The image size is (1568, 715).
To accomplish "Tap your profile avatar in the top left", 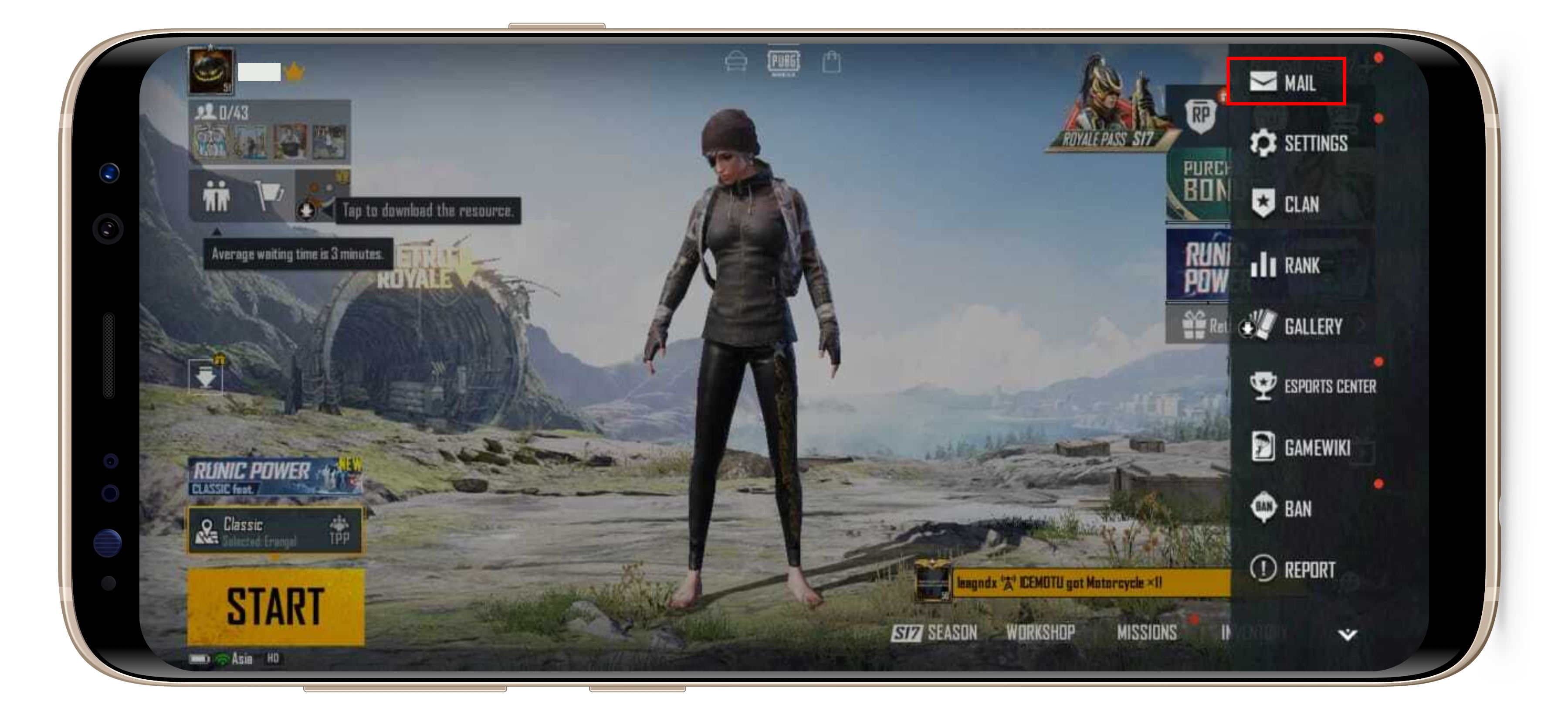I will pos(211,72).
